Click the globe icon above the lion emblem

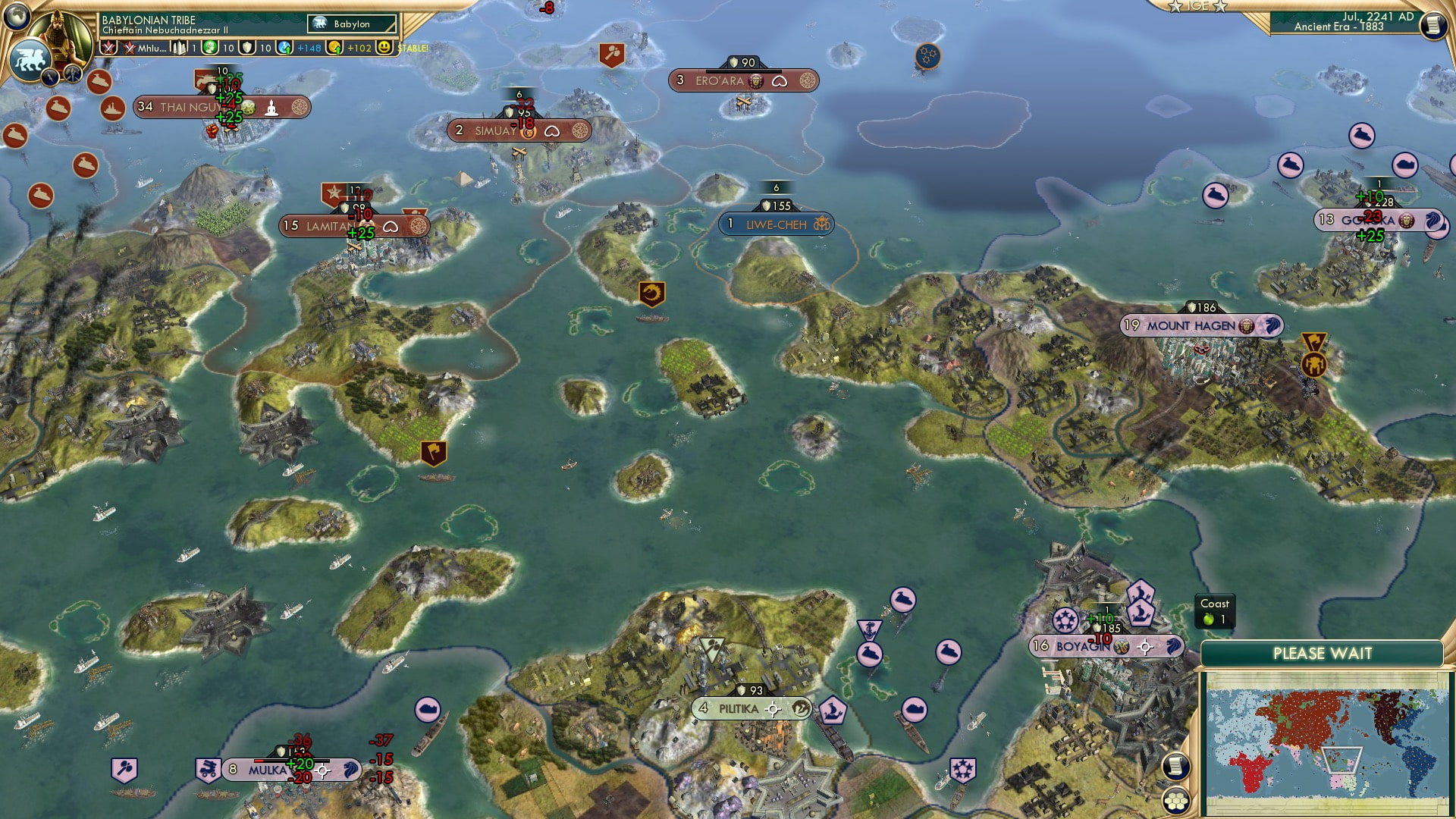(17, 17)
